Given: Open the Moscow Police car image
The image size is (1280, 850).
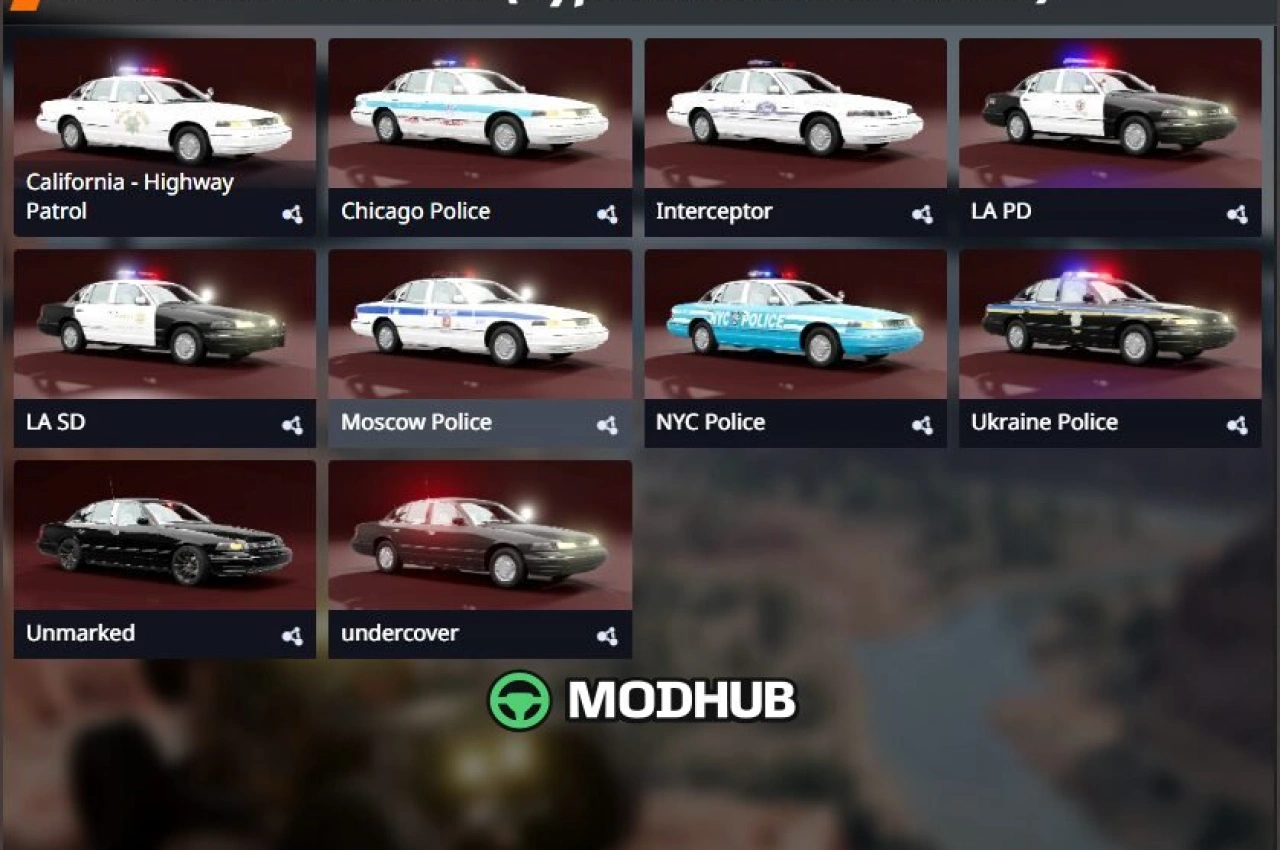Looking at the screenshot, I should click(479, 320).
